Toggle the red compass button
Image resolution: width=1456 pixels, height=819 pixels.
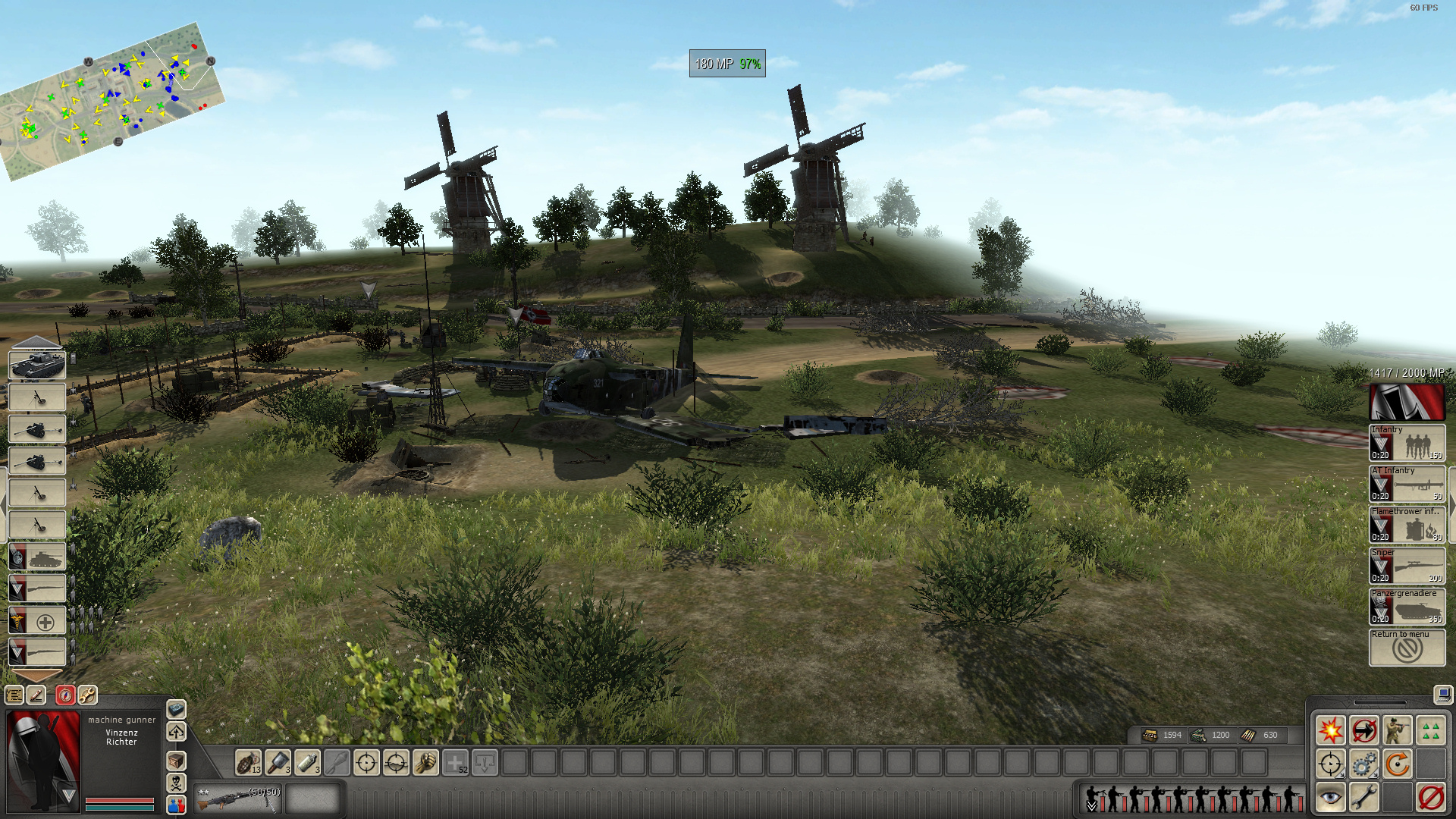point(65,695)
